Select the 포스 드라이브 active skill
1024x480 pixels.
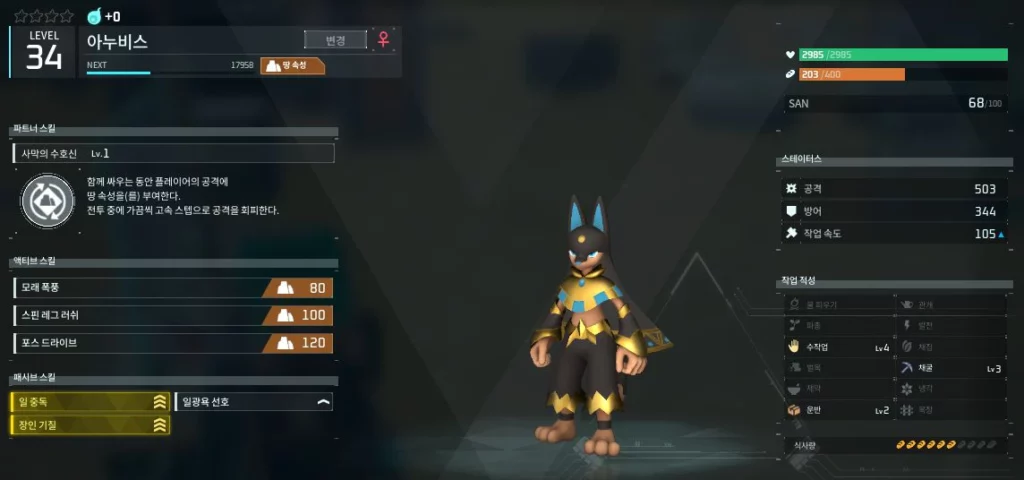[173, 343]
